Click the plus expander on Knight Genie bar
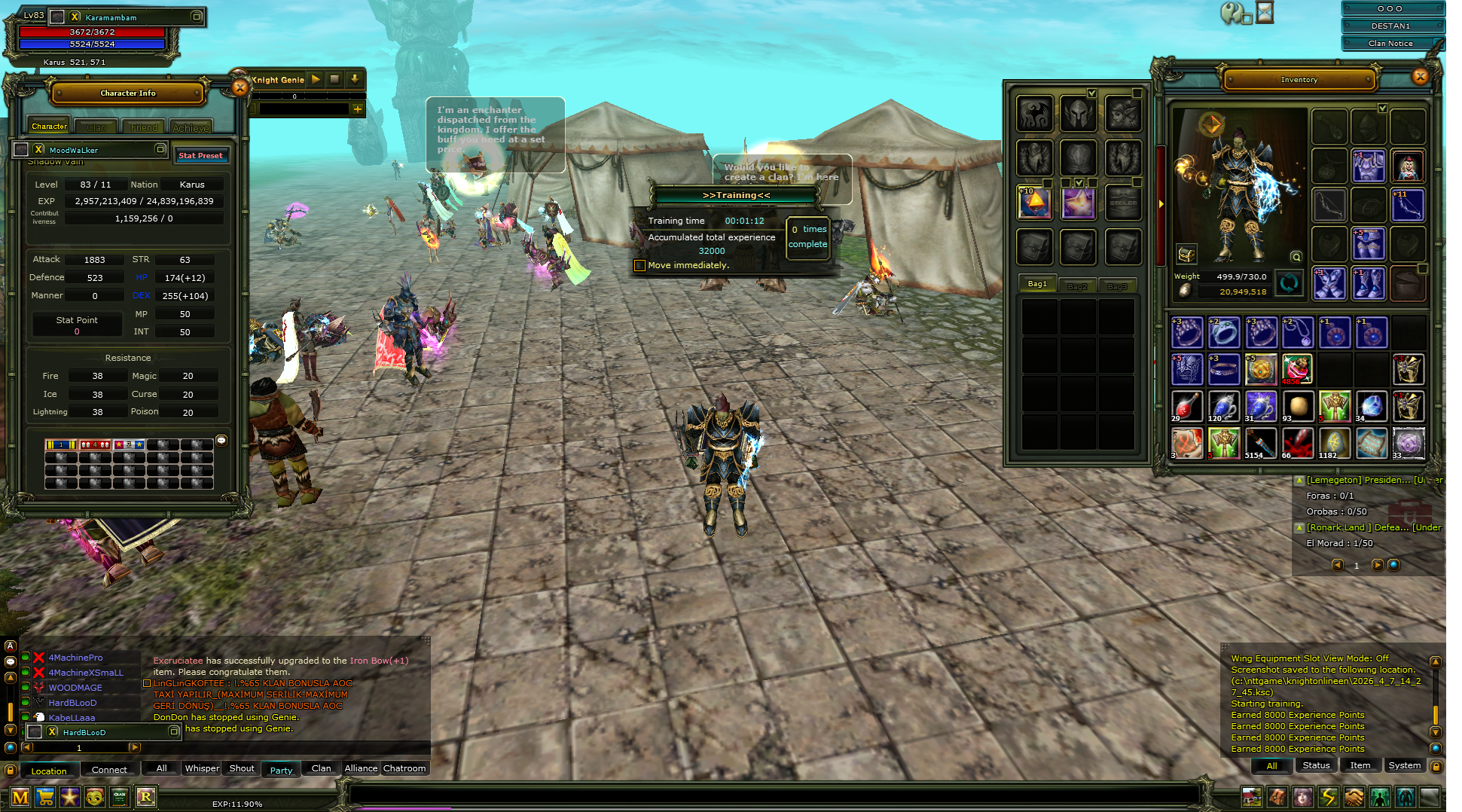 (357, 109)
